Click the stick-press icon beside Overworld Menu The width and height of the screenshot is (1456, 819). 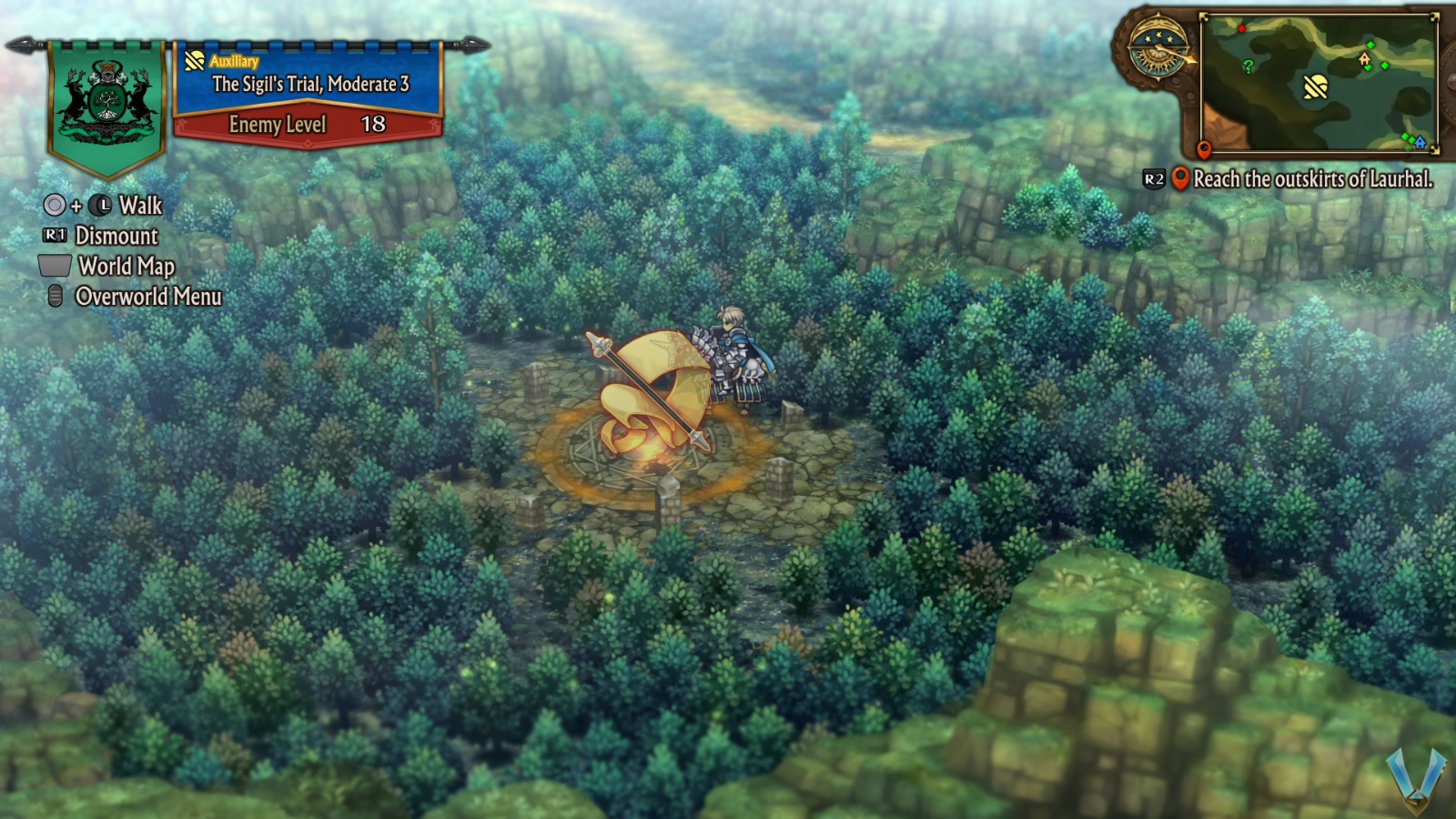[54, 297]
